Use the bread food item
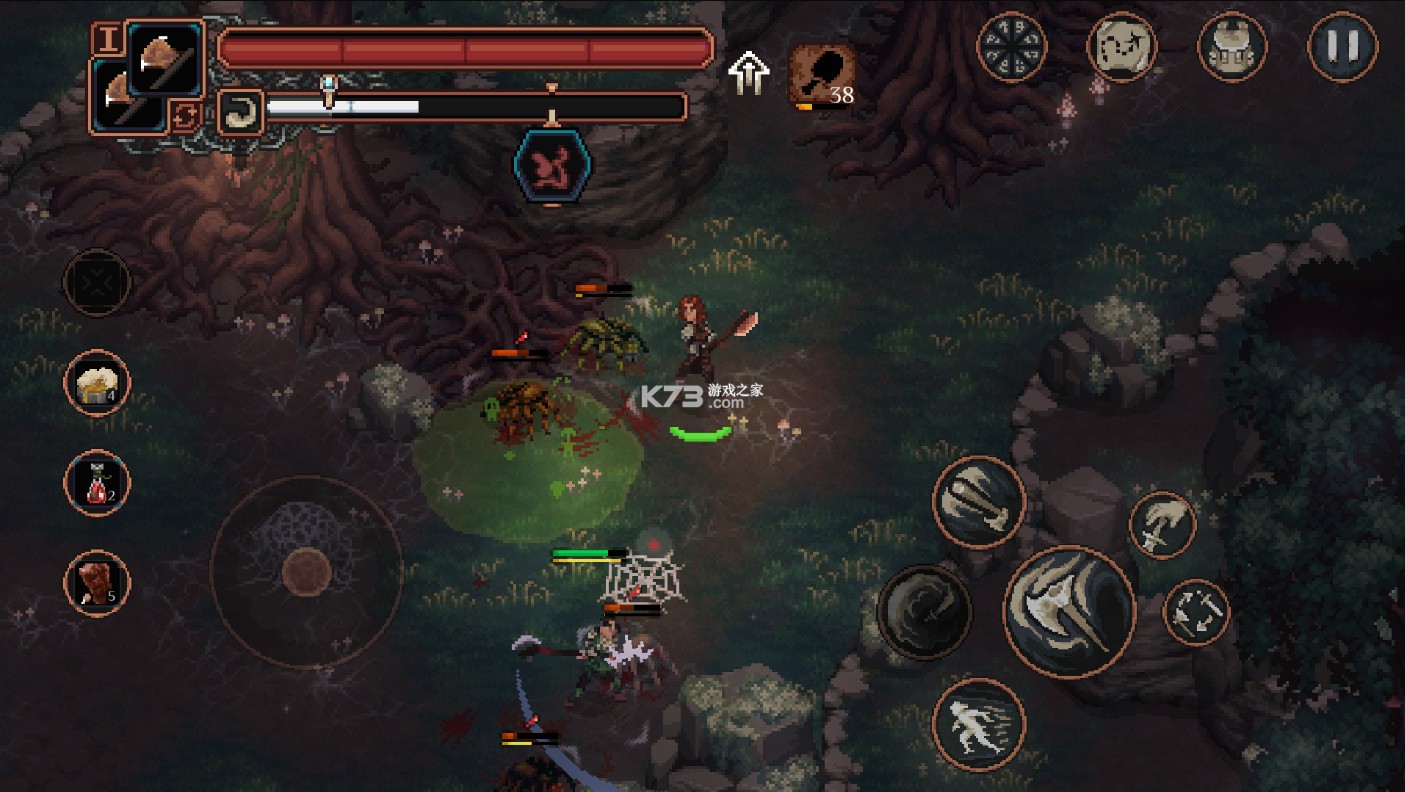Image resolution: width=1405 pixels, height=792 pixels. point(97,383)
